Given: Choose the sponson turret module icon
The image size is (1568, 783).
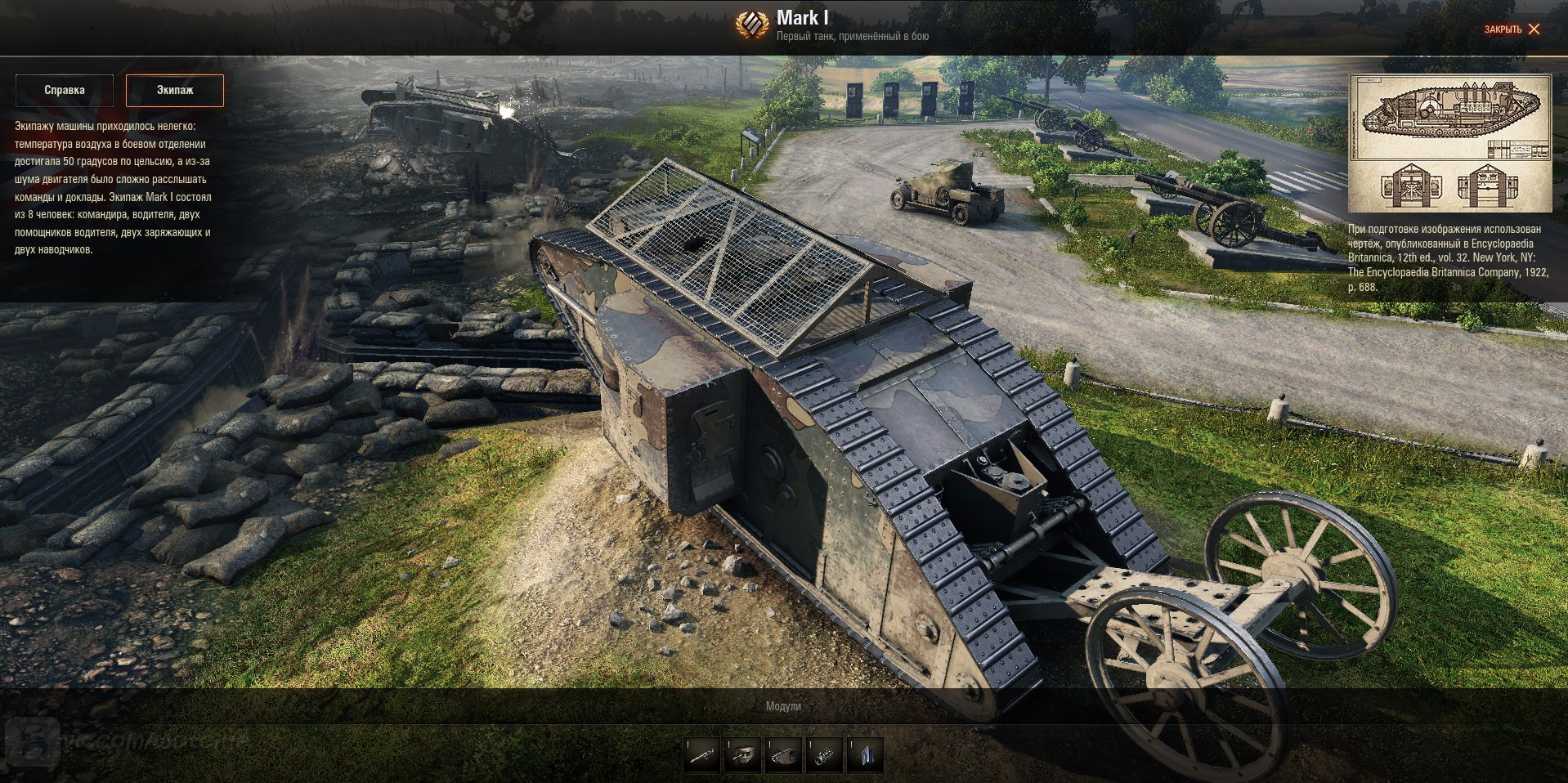Looking at the screenshot, I should 742,755.
